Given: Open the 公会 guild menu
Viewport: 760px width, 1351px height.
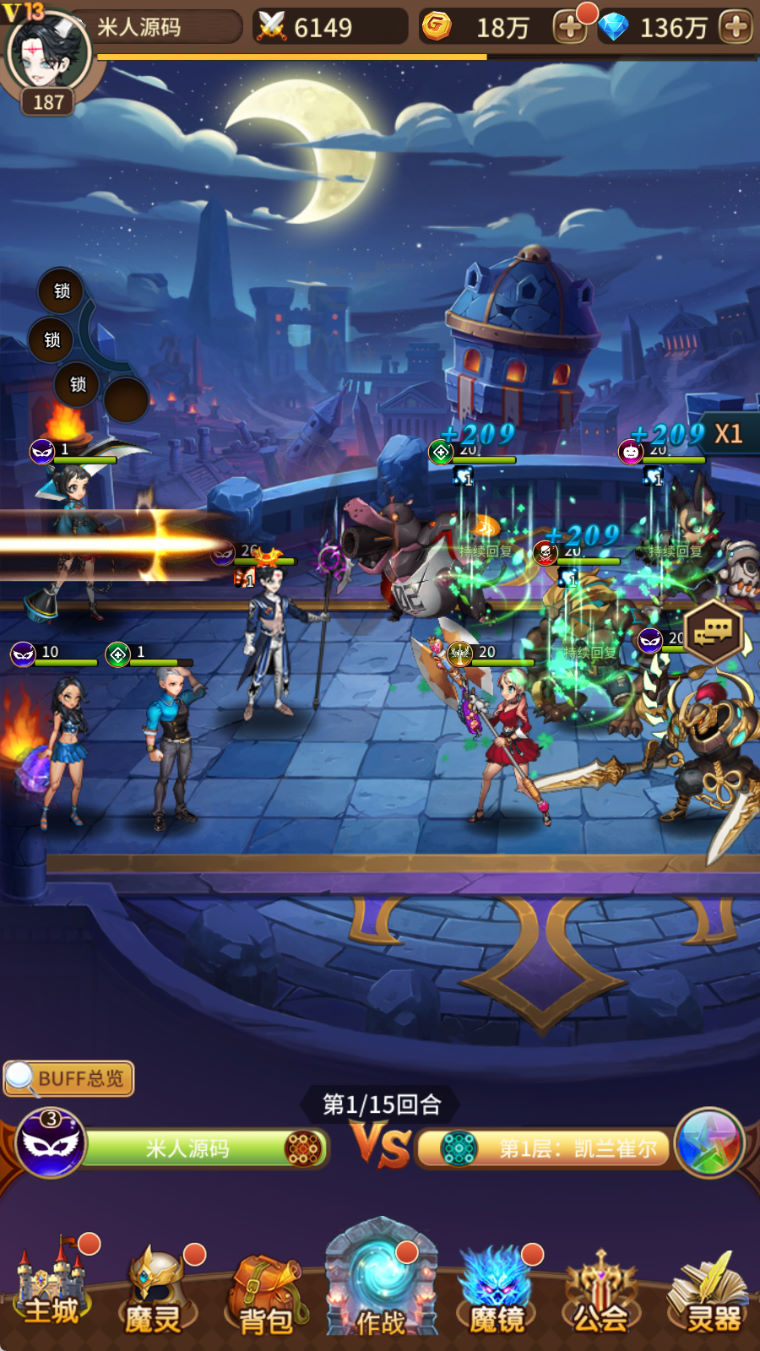Looking at the screenshot, I should click(x=600, y=1292).
